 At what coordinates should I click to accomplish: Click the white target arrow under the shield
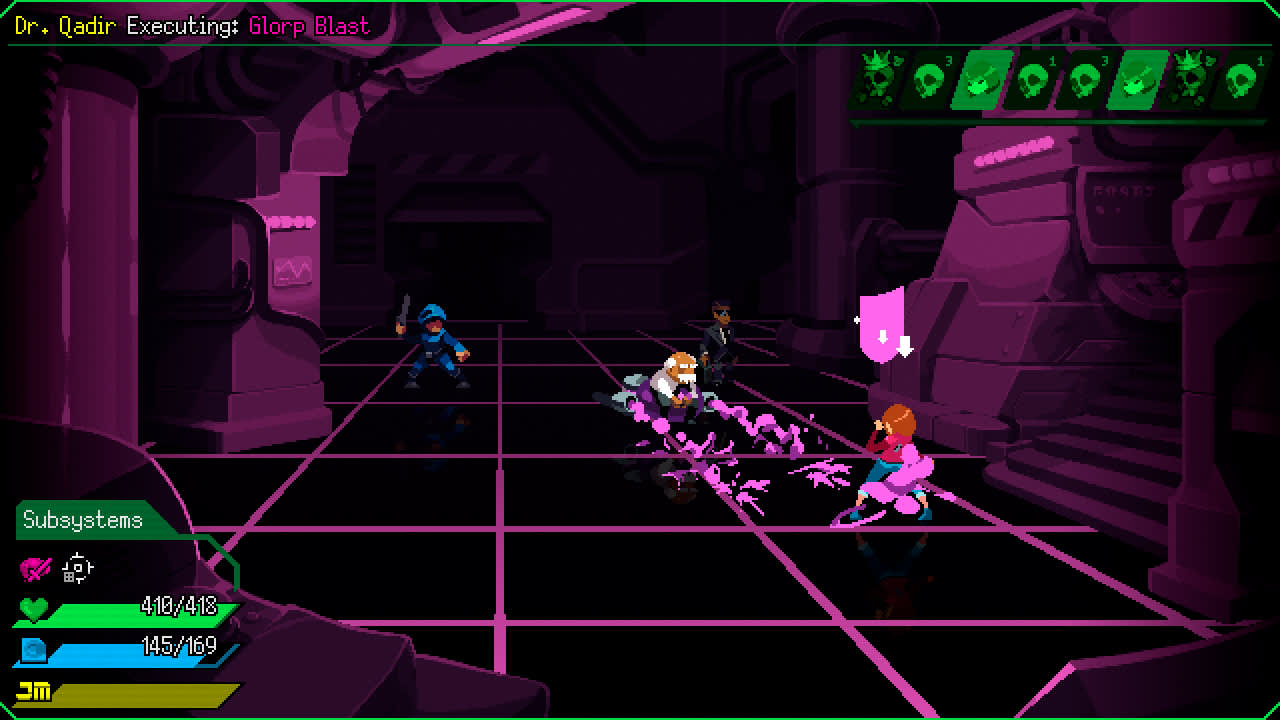(903, 345)
